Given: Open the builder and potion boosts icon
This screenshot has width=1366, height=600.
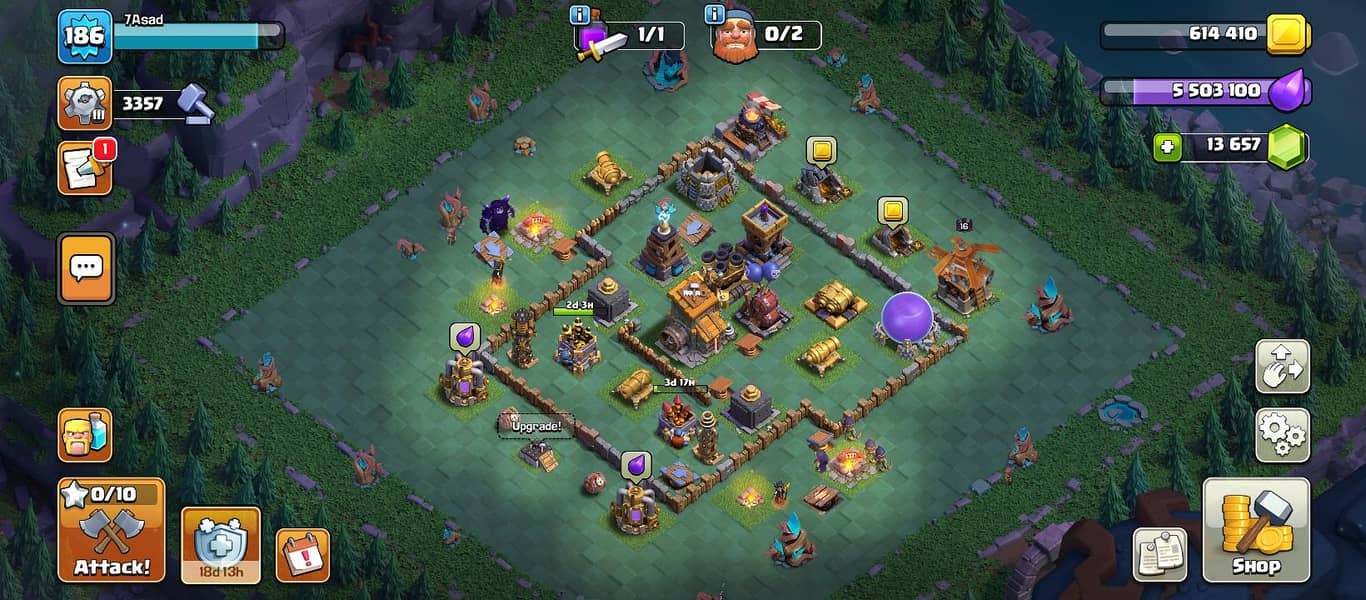Looking at the screenshot, I should coord(84,434).
